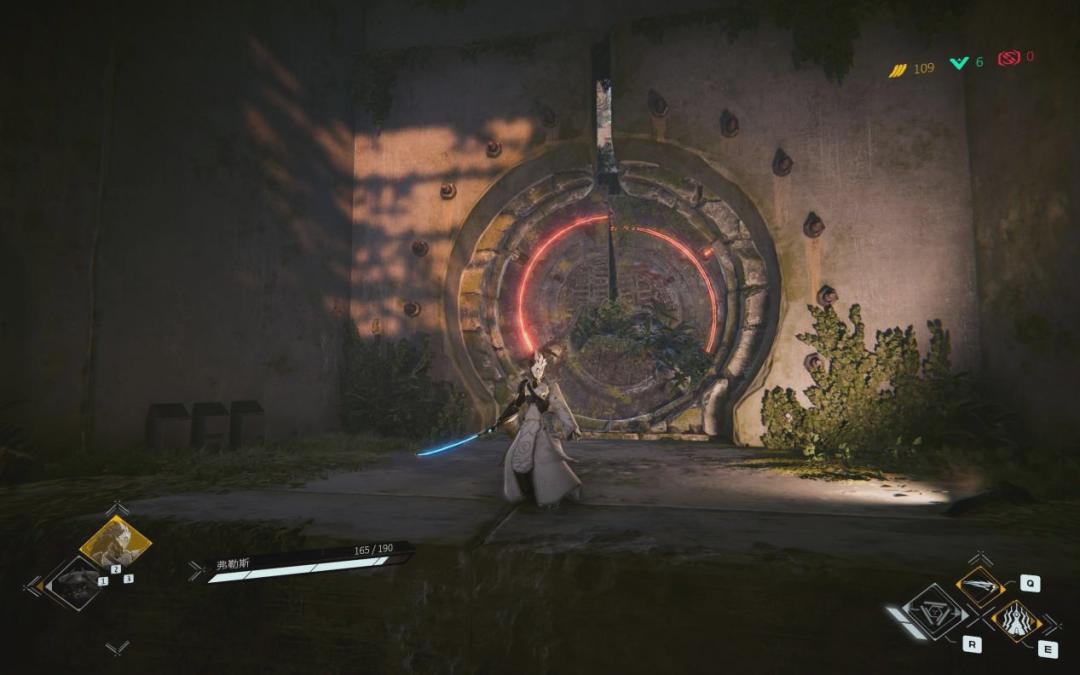
Task: Trigger the triangular emblem ultimate skill
Action: [935, 611]
